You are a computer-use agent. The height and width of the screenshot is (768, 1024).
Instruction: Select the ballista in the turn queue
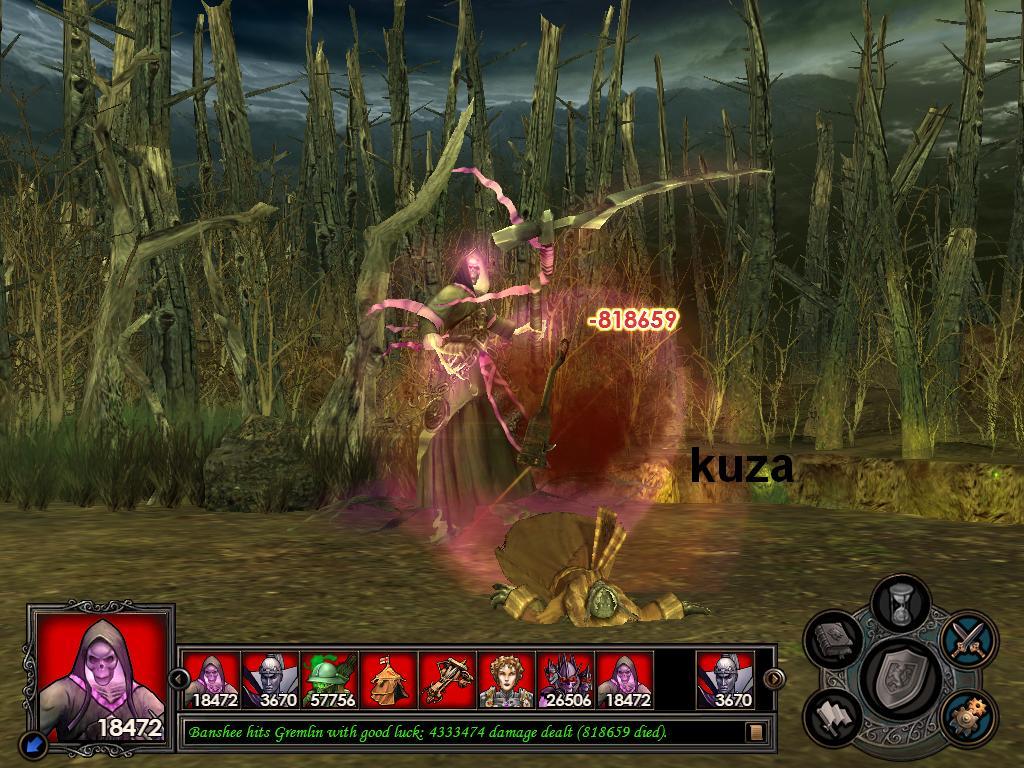click(x=448, y=680)
